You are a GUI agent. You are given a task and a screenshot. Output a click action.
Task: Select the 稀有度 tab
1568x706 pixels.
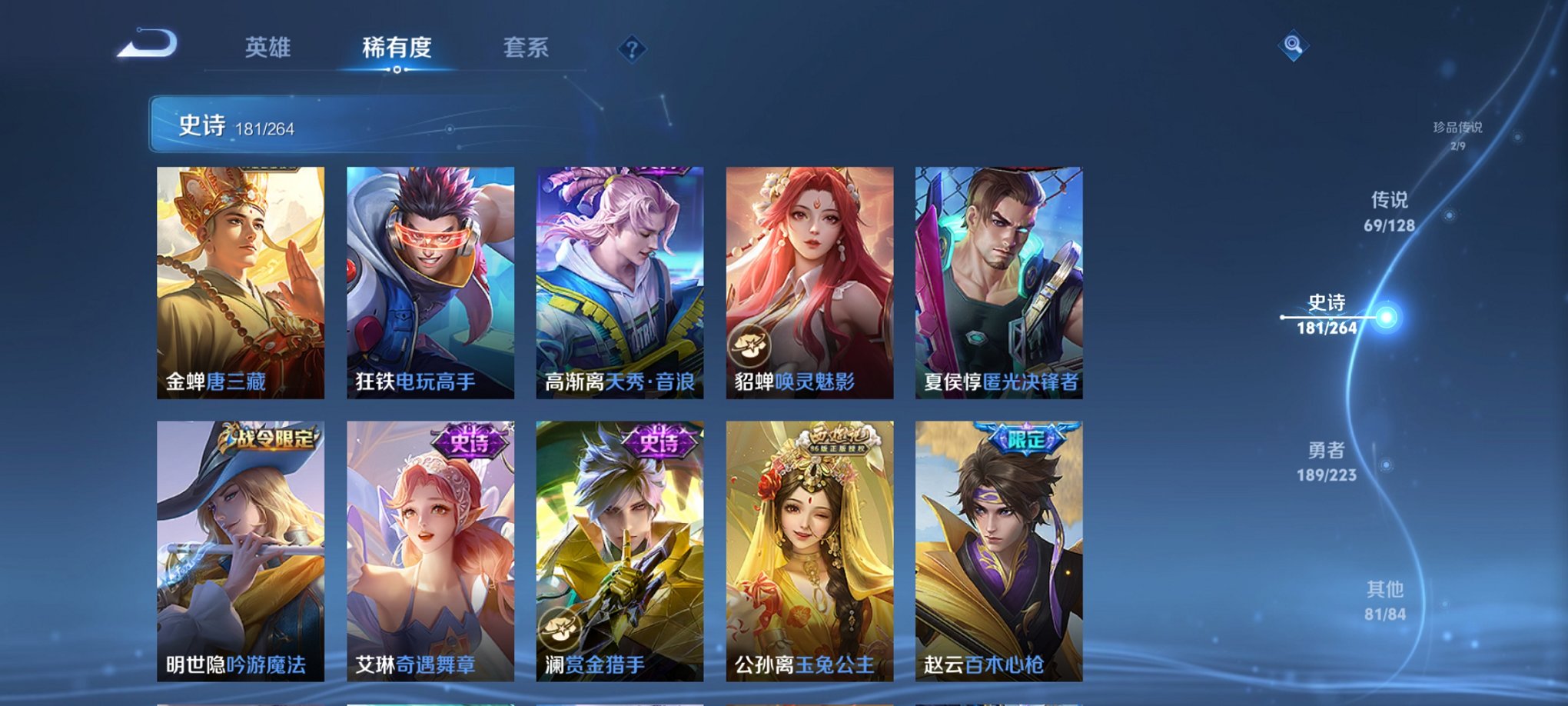[396, 48]
